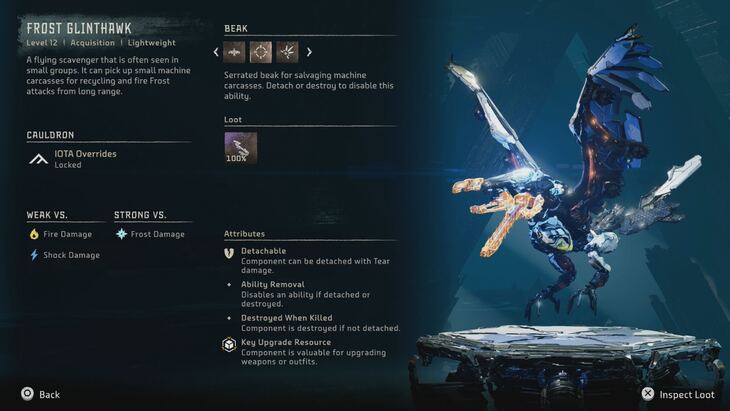Go to the next component with right arrow

click(x=308, y=52)
